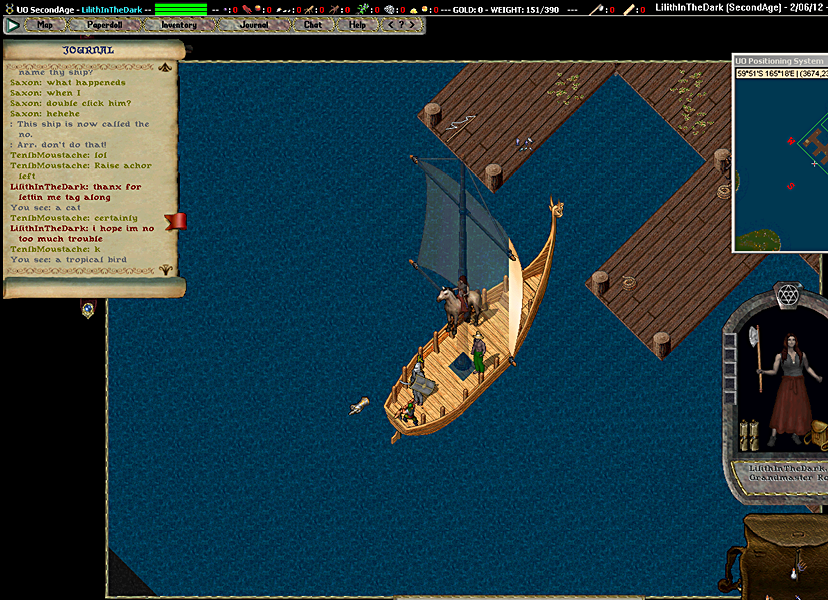Click the hexagram emblem atop the paperdoll
The image size is (828, 600).
(789, 295)
